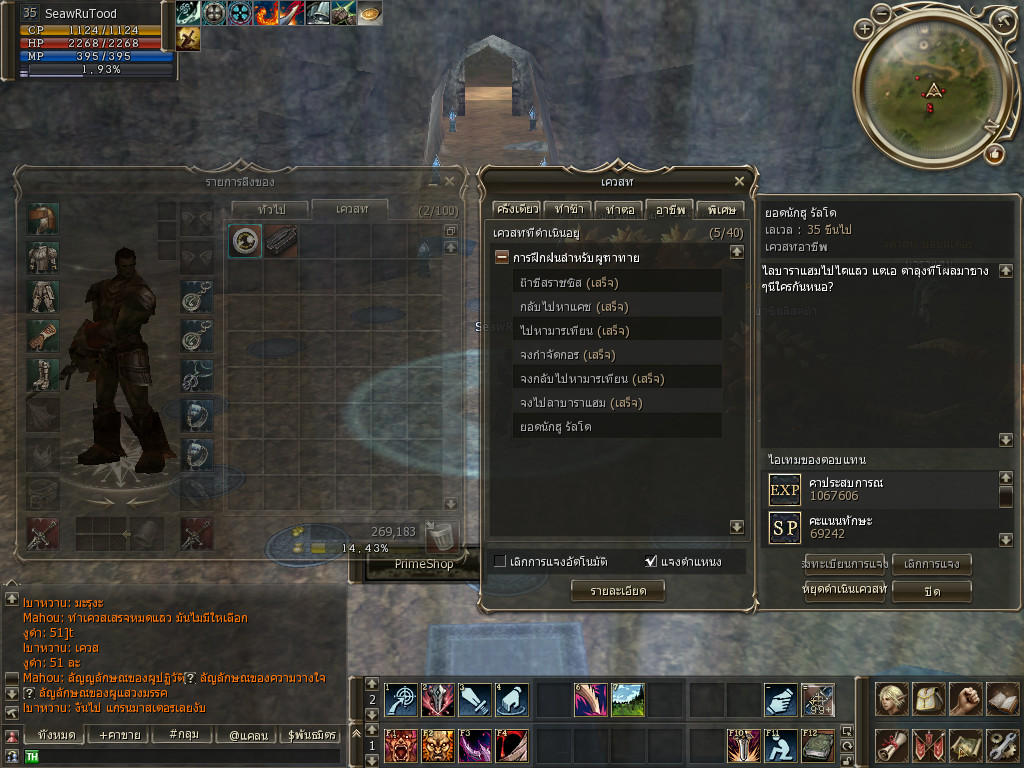Image resolution: width=1024 pixels, height=768 pixels.
Task: Close the quest window with the X
Action: tap(739, 181)
